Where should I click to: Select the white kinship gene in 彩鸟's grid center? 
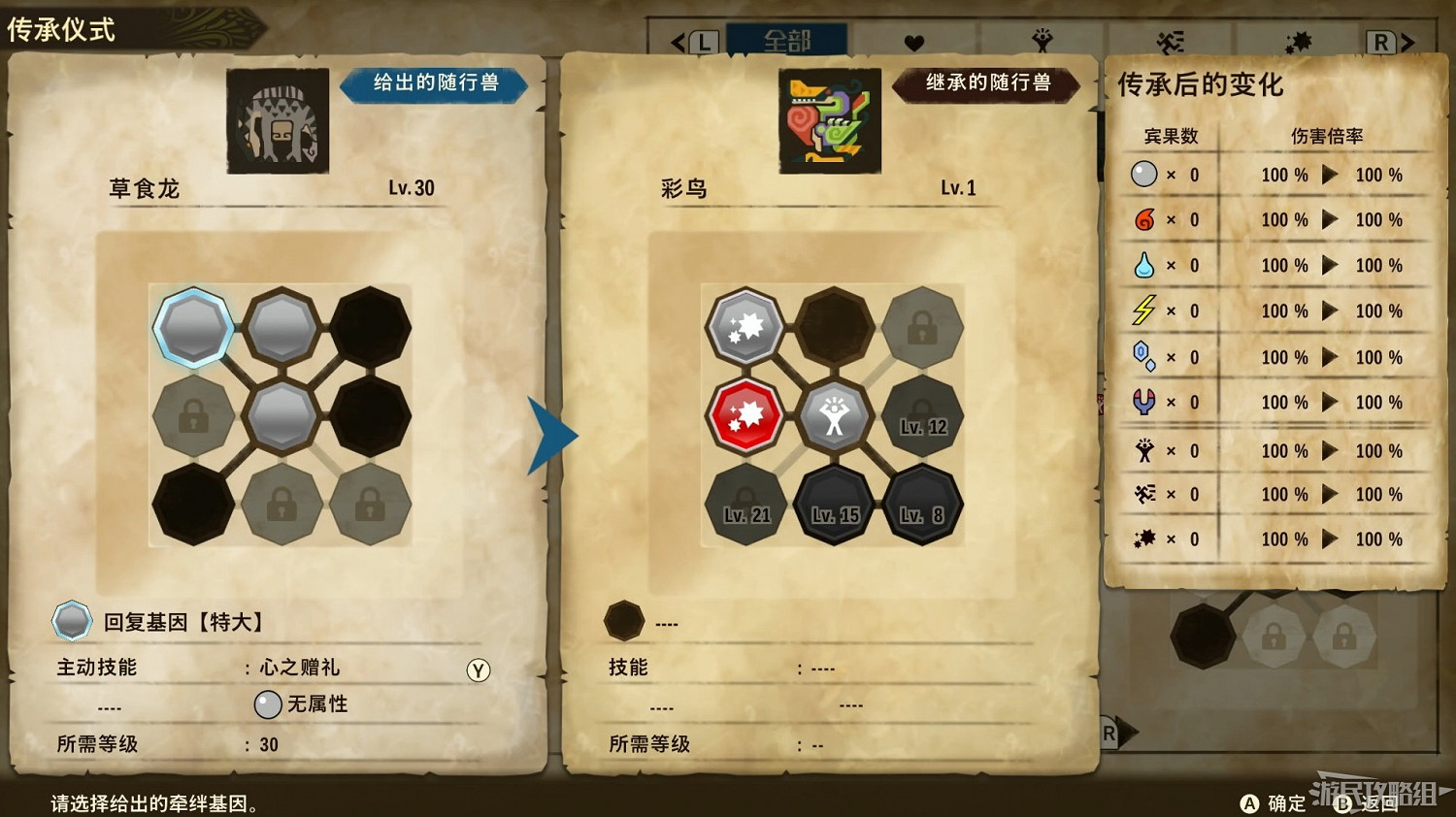click(834, 417)
